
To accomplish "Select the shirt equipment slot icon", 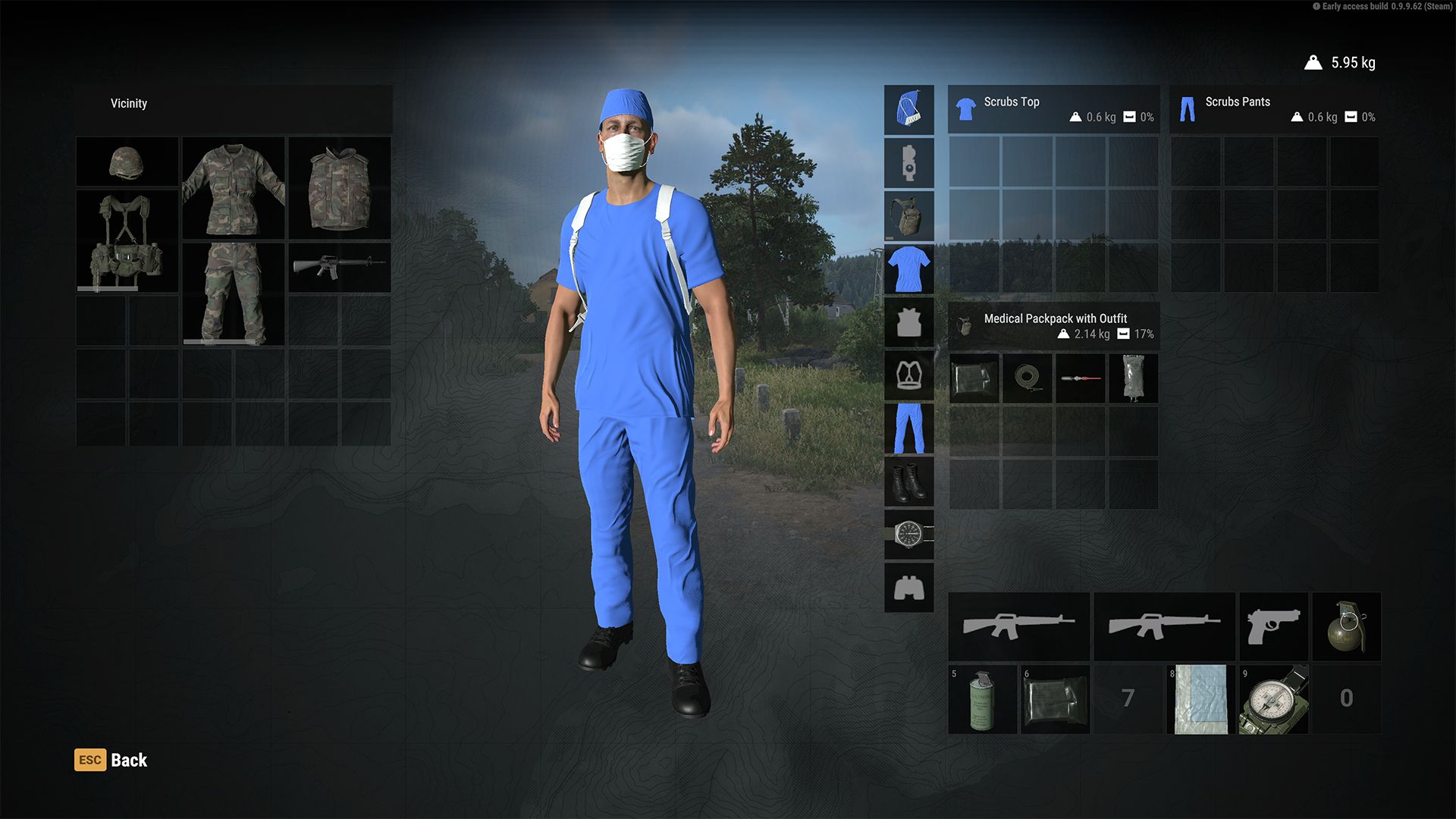I will (908, 269).
